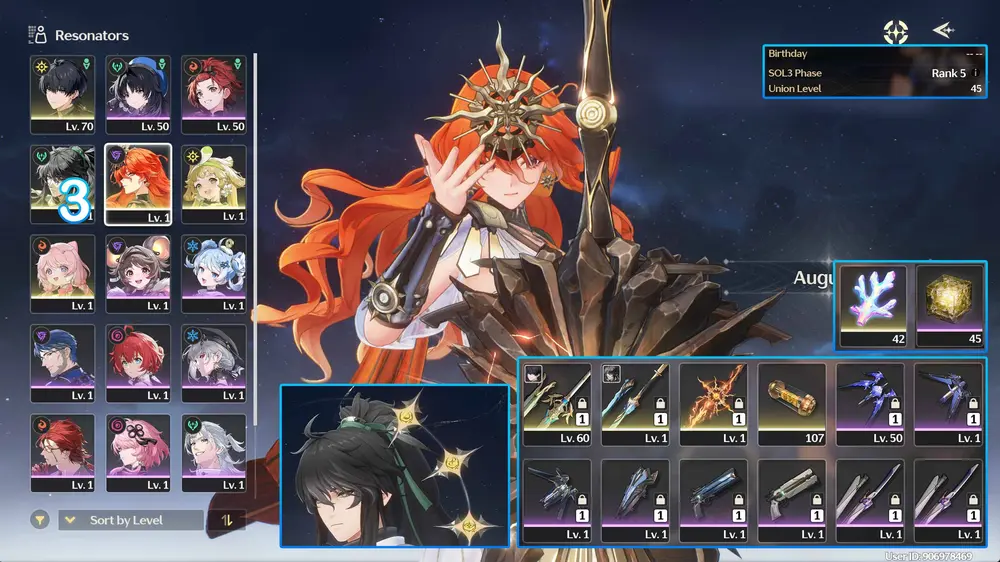
Task: Open the round filter button beside sort
Action: click(x=40, y=520)
